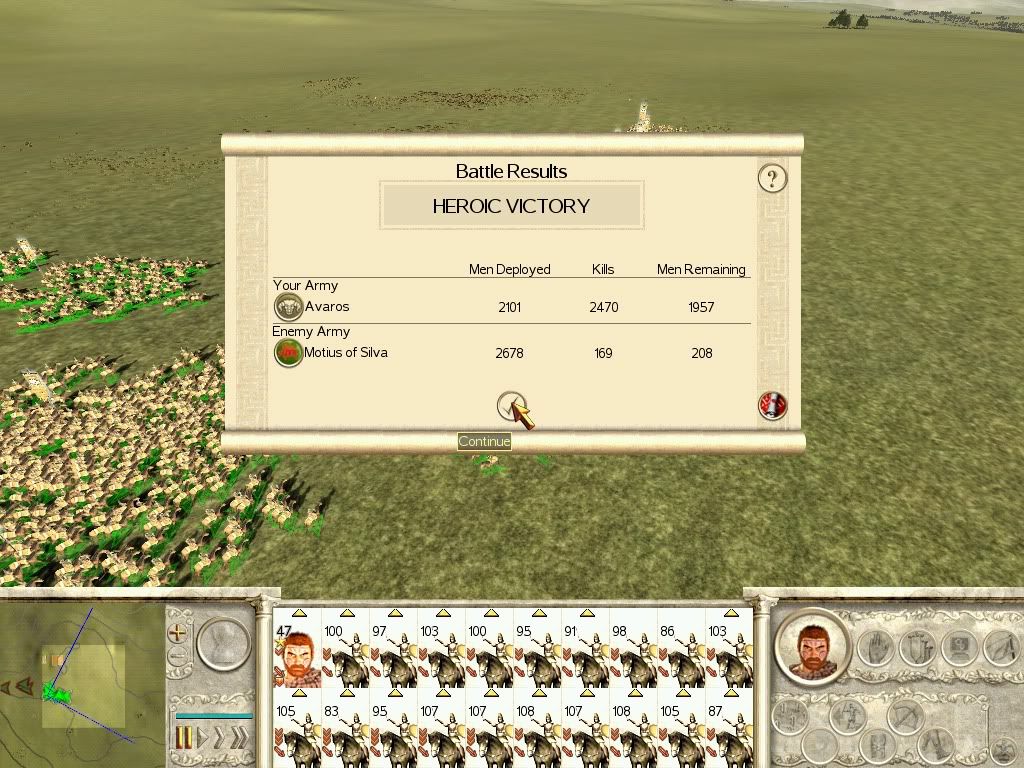This screenshot has height=768, width=1024.
Task: Pick the cavalry unit card with 86 men
Action: [x=680, y=656]
